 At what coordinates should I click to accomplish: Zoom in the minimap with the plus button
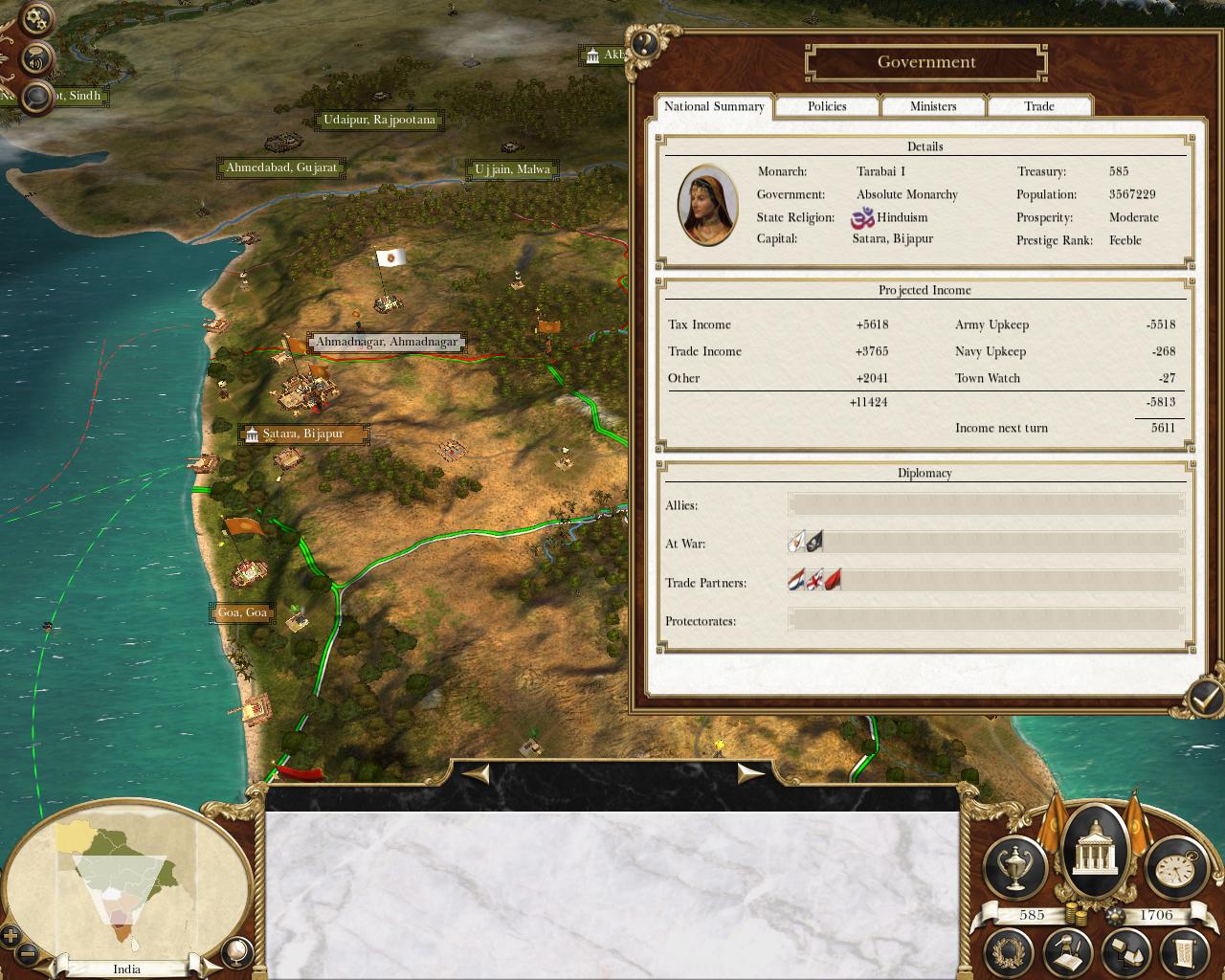point(11,936)
